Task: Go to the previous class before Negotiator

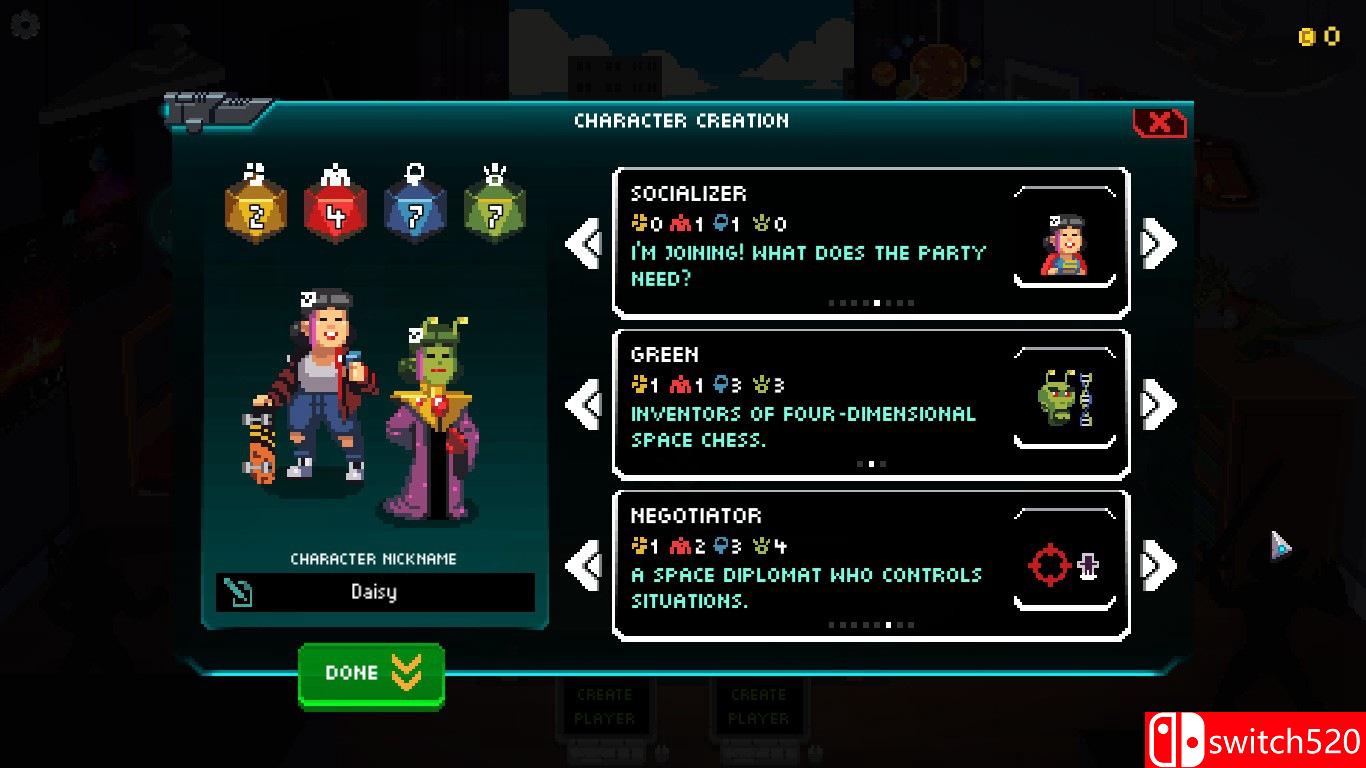Action: point(584,565)
